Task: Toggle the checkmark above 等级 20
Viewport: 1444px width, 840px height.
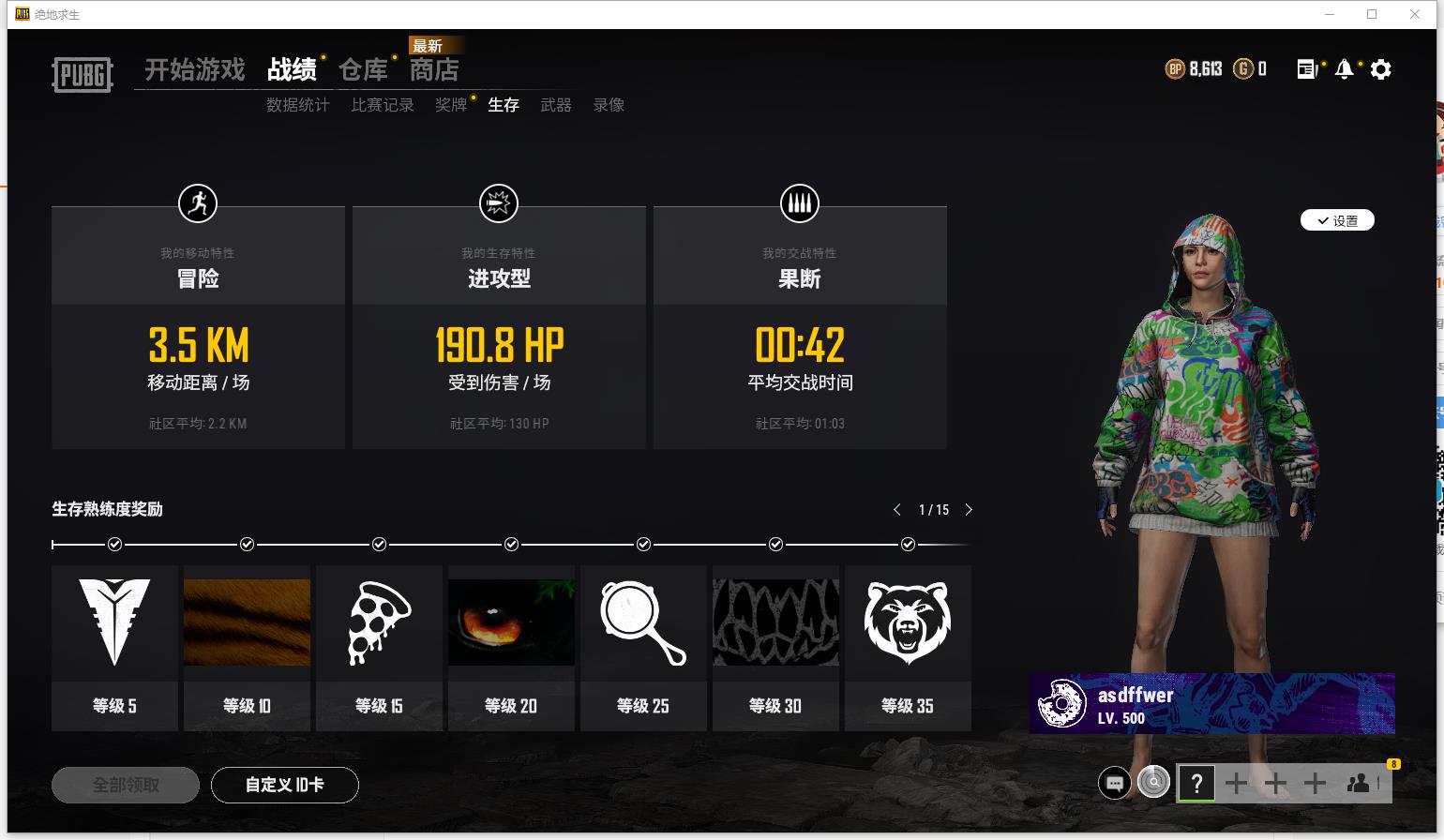Action: tap(511, 544)
